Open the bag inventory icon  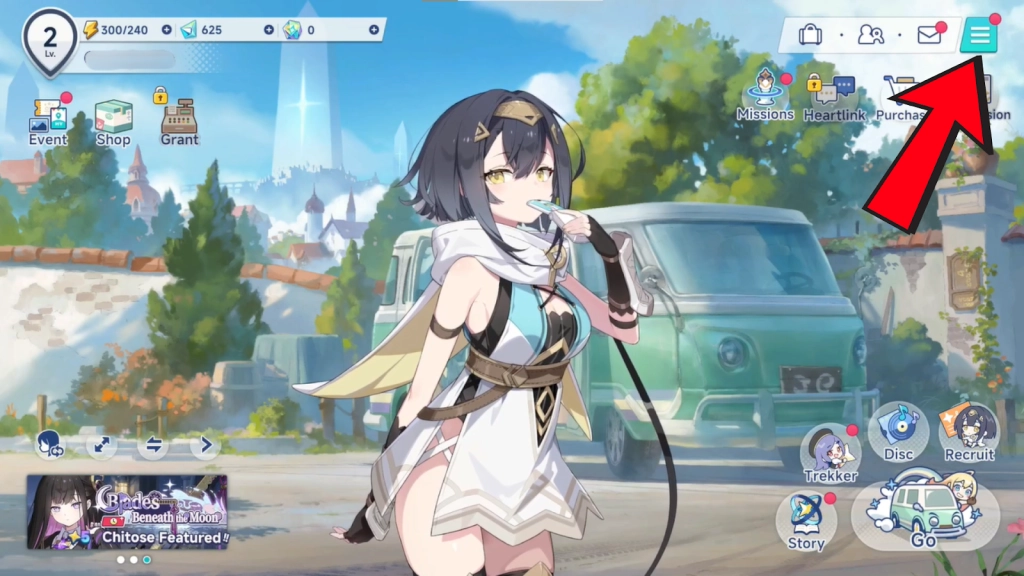click(x=810, y=36)
